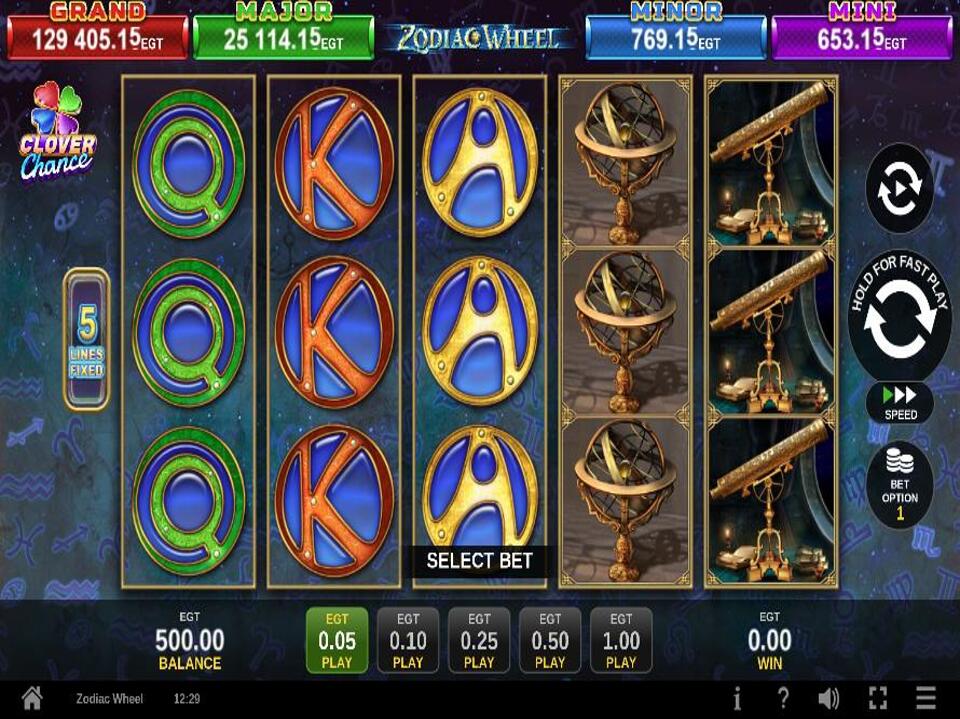Open the Bet Option selector
Viewport: 960px width, 719px height.
(900, 486)
